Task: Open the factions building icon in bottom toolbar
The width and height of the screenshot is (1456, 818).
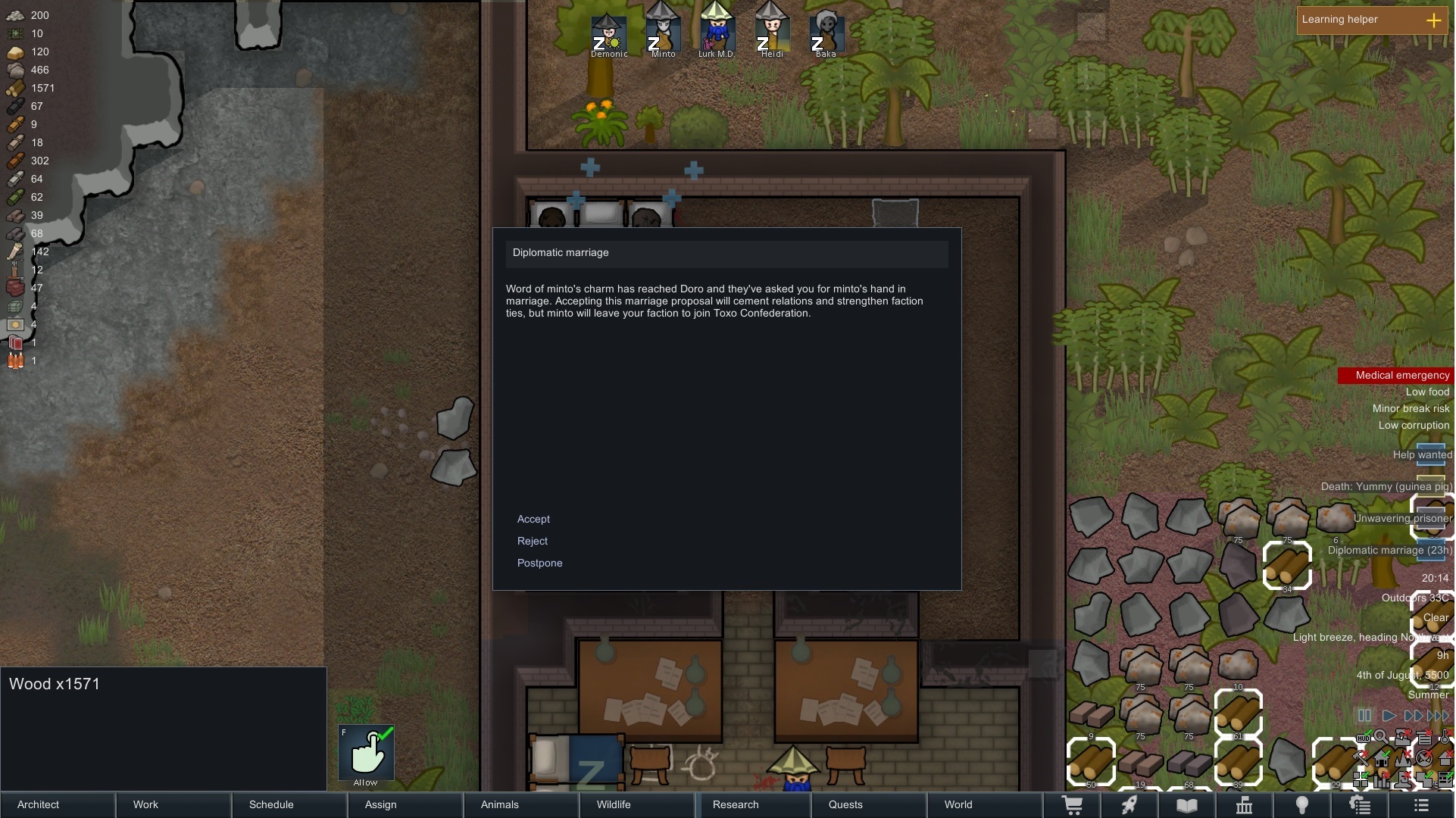Action: coord(1245,805)
